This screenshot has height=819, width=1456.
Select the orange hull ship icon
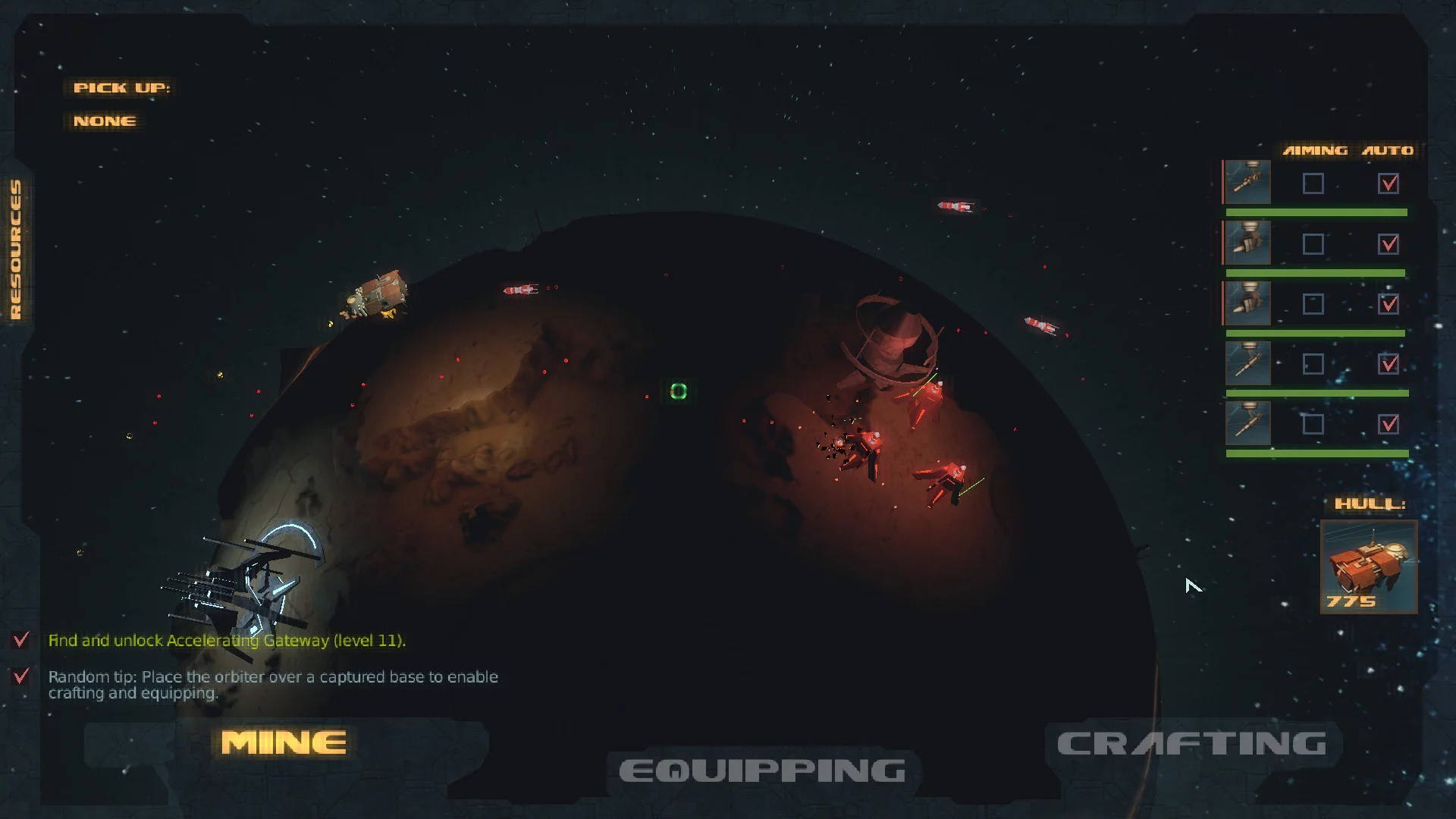pos(1368,566)
